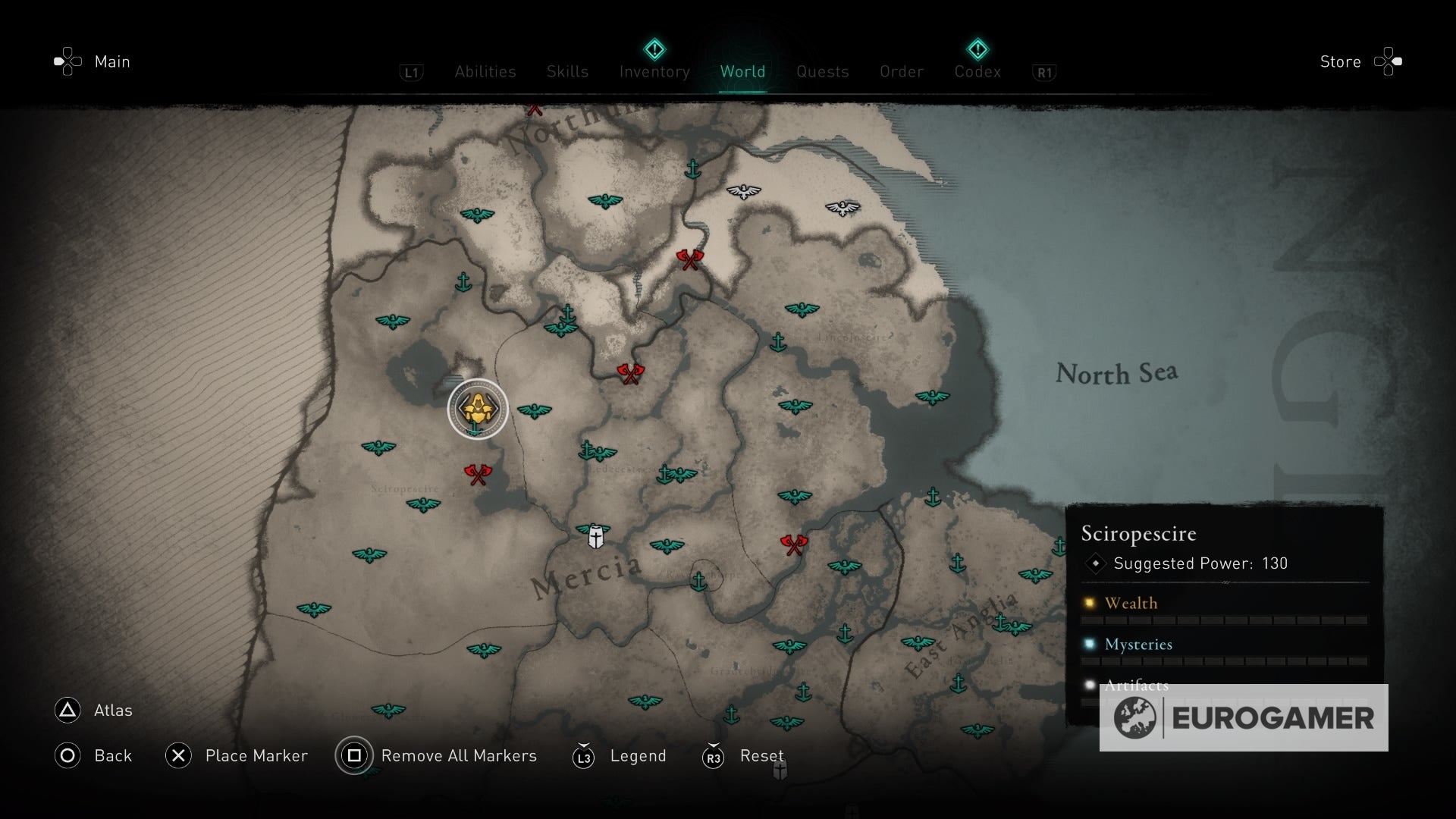
Task: Open the map Legend
Action: (638, 756)
